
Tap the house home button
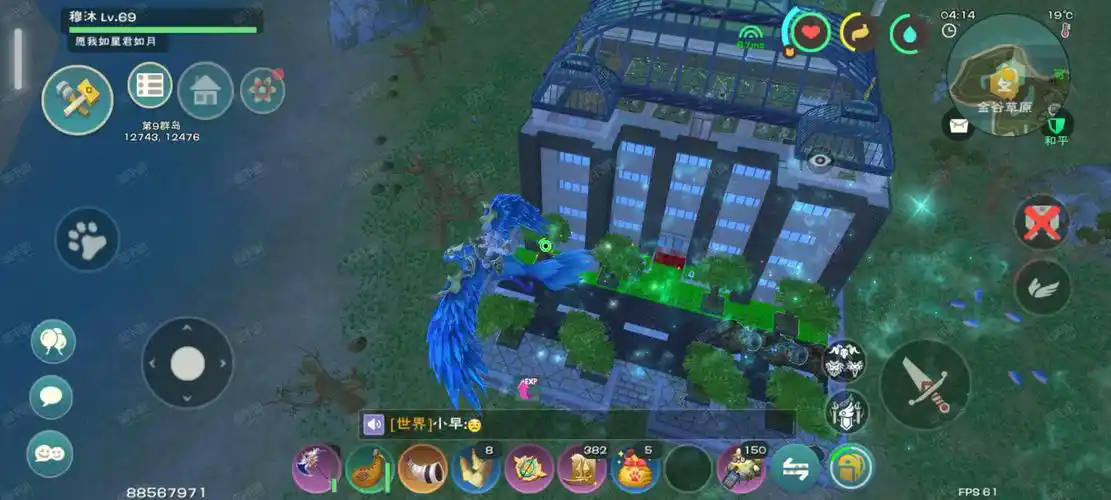(x=205, y=91)
